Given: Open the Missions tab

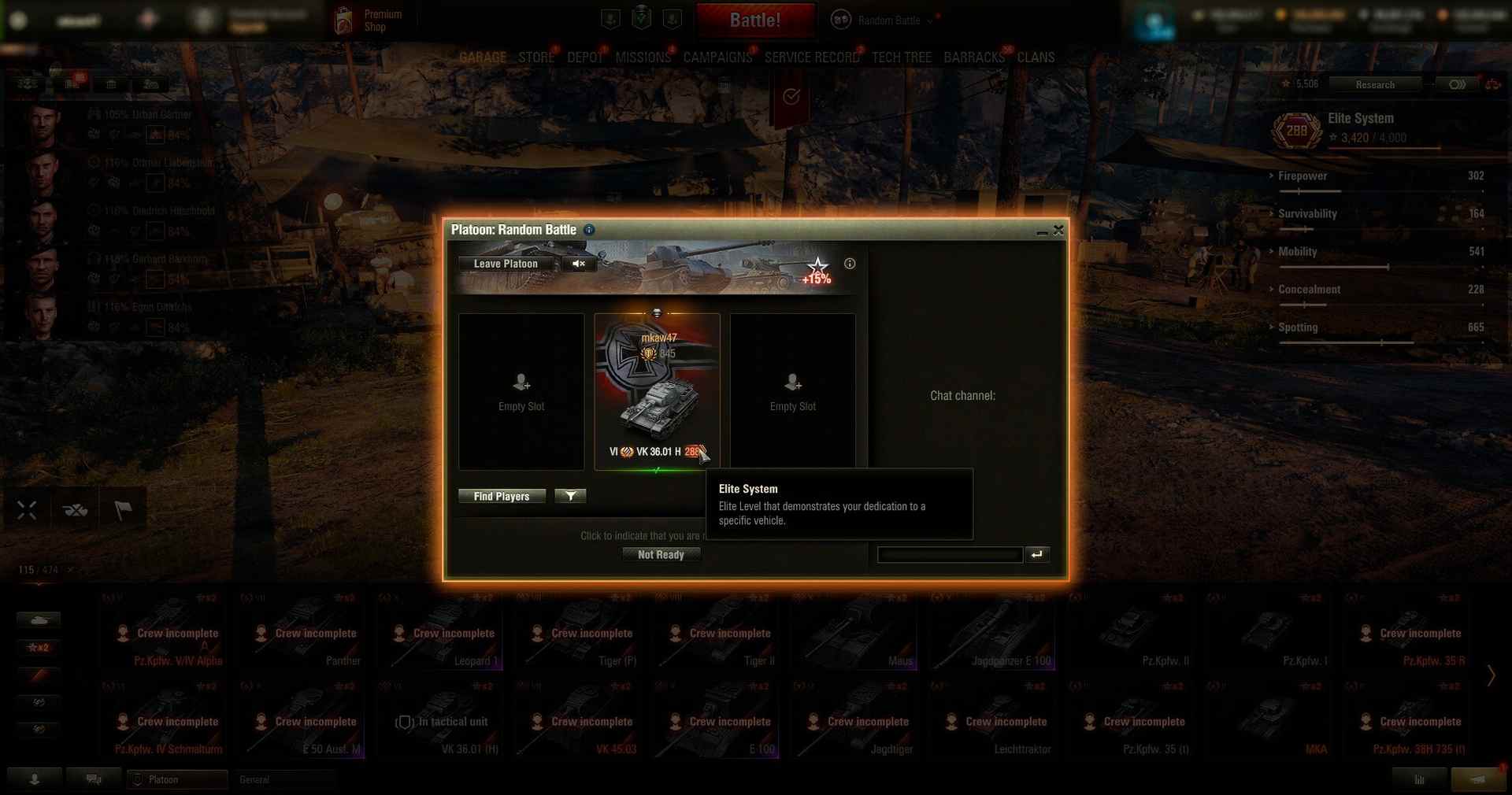Looking at the screenshot, I should (x=643, y=57).
